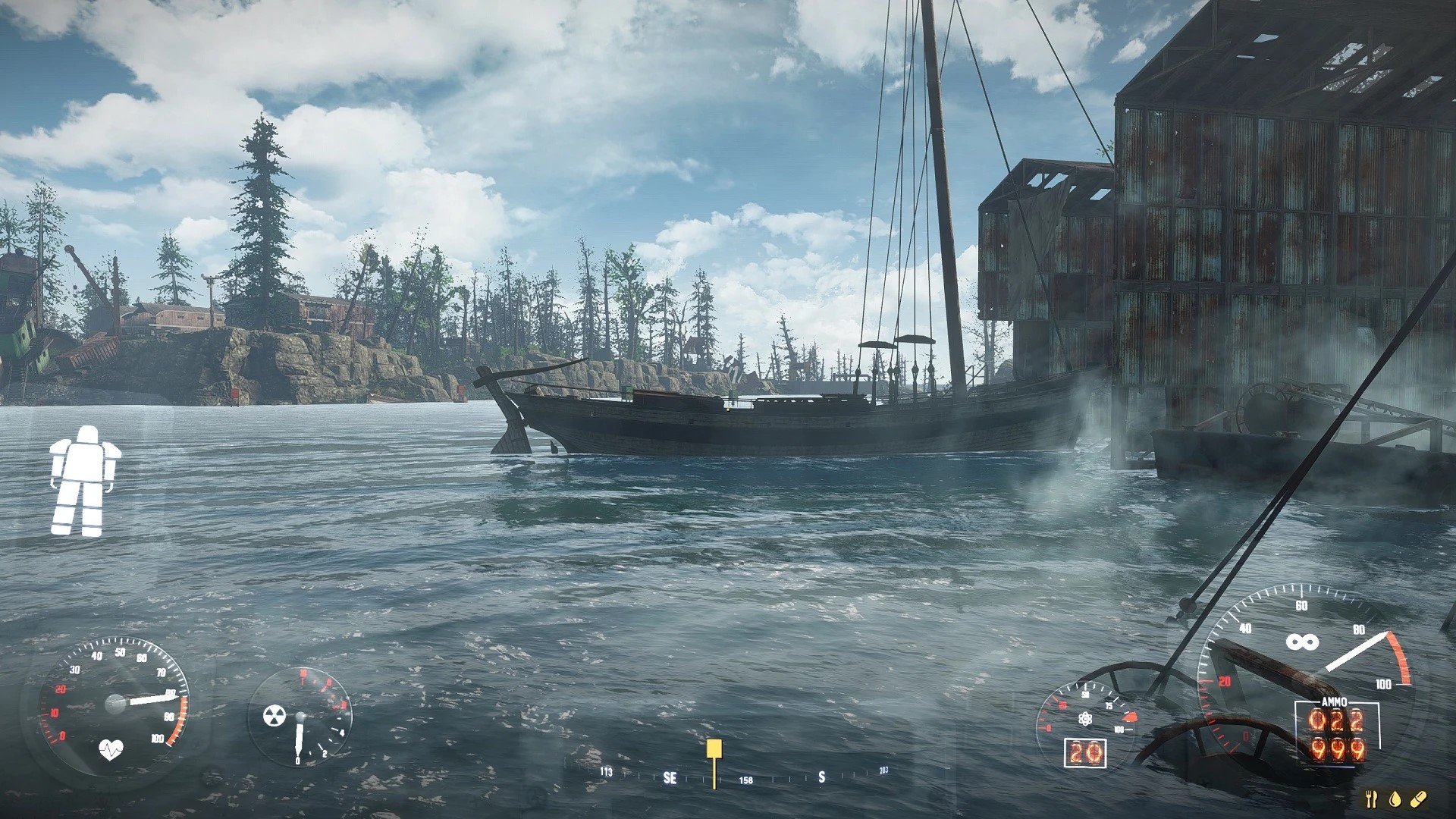Click the heart icon on the health dial
This screenshot has height=819, width=1456.
[x=111, y=751]
